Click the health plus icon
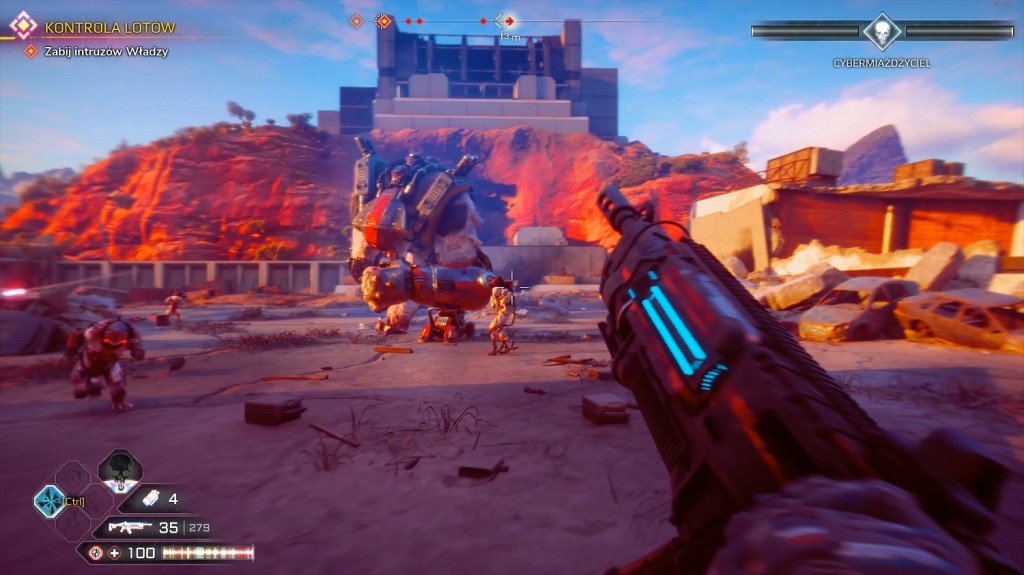 (115, 553)
